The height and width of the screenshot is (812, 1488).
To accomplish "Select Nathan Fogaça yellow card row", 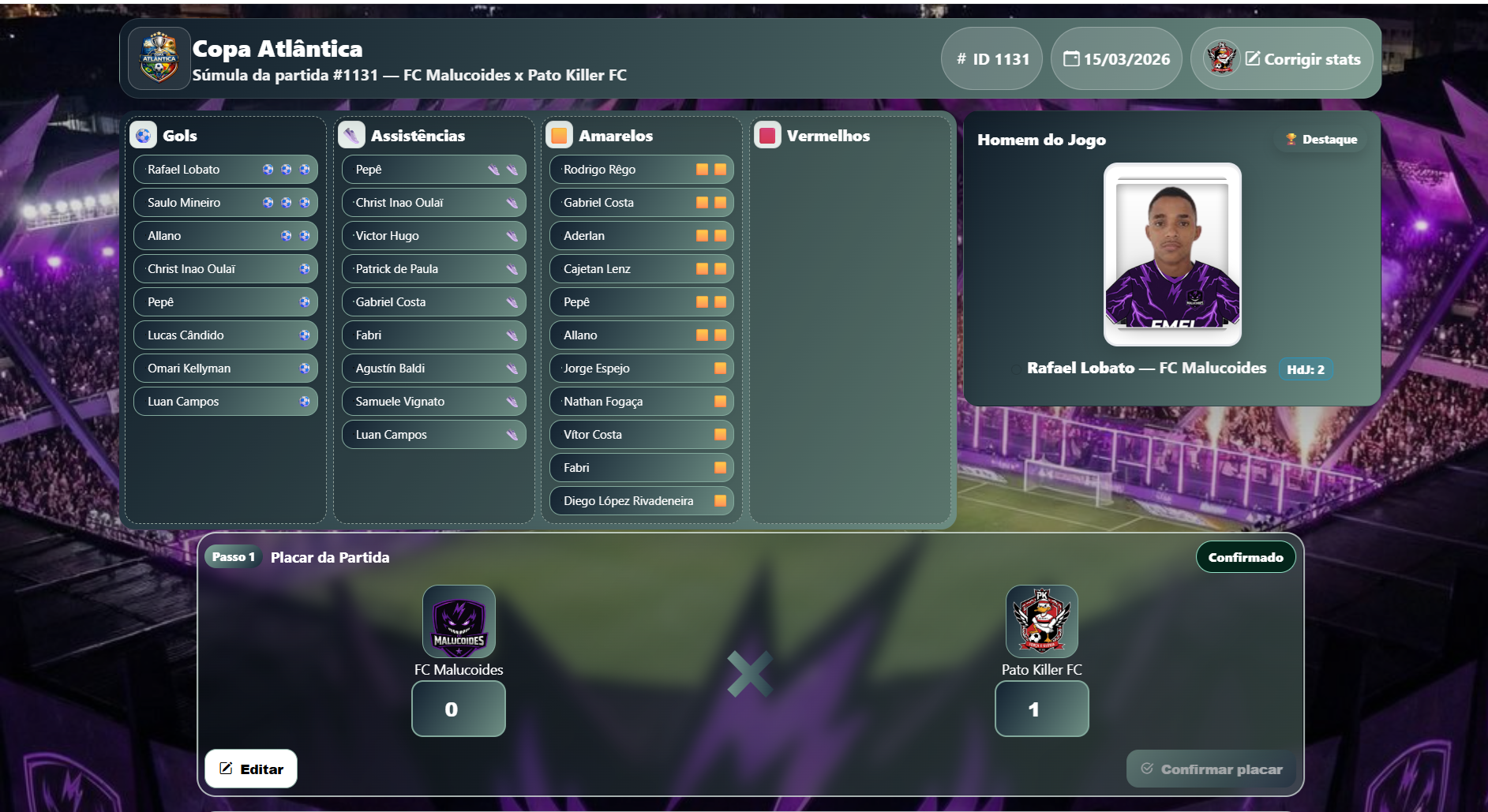I will click(x=641, y=402).
